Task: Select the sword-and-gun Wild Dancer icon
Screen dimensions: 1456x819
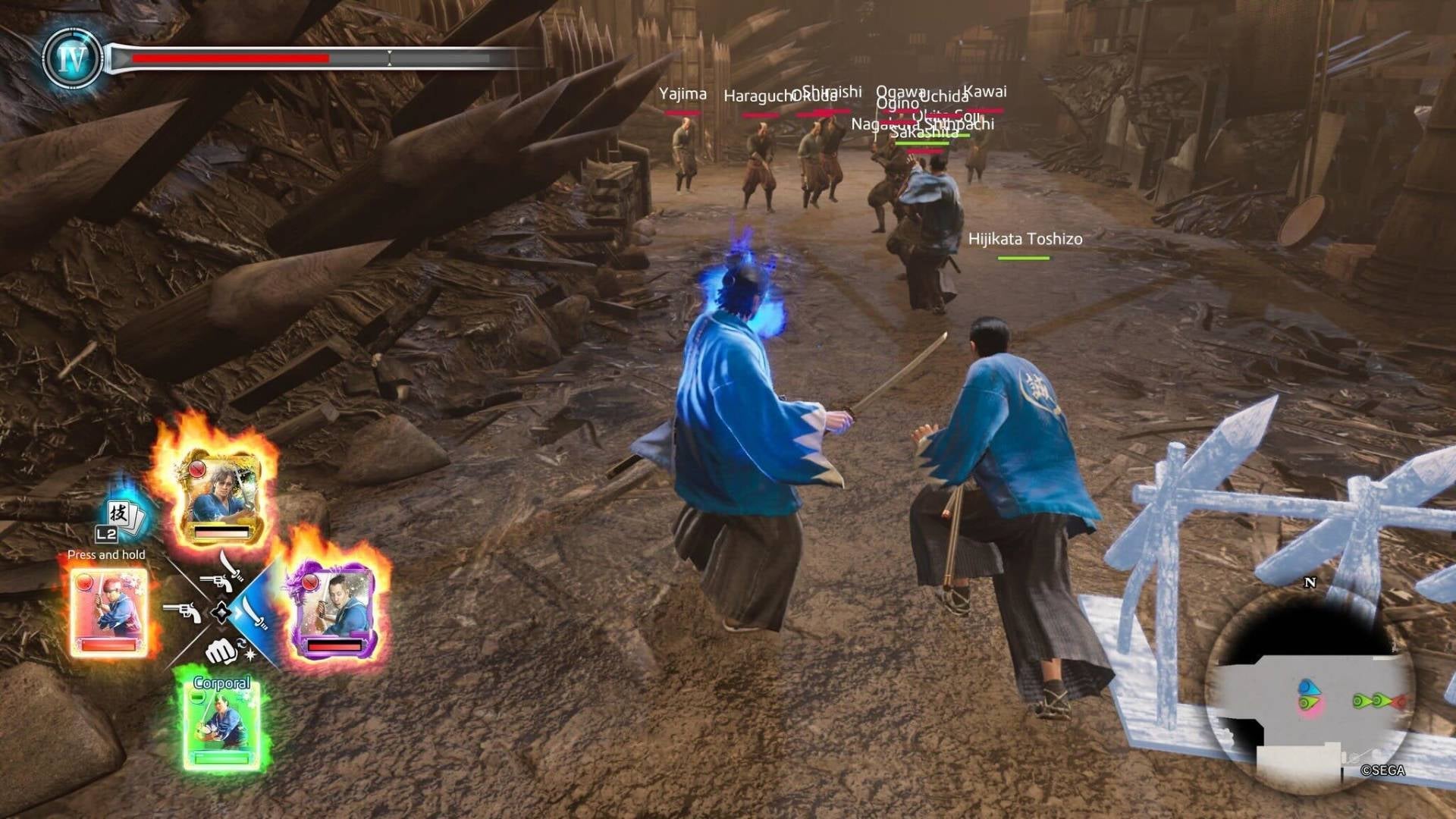Action: point(221,575)
